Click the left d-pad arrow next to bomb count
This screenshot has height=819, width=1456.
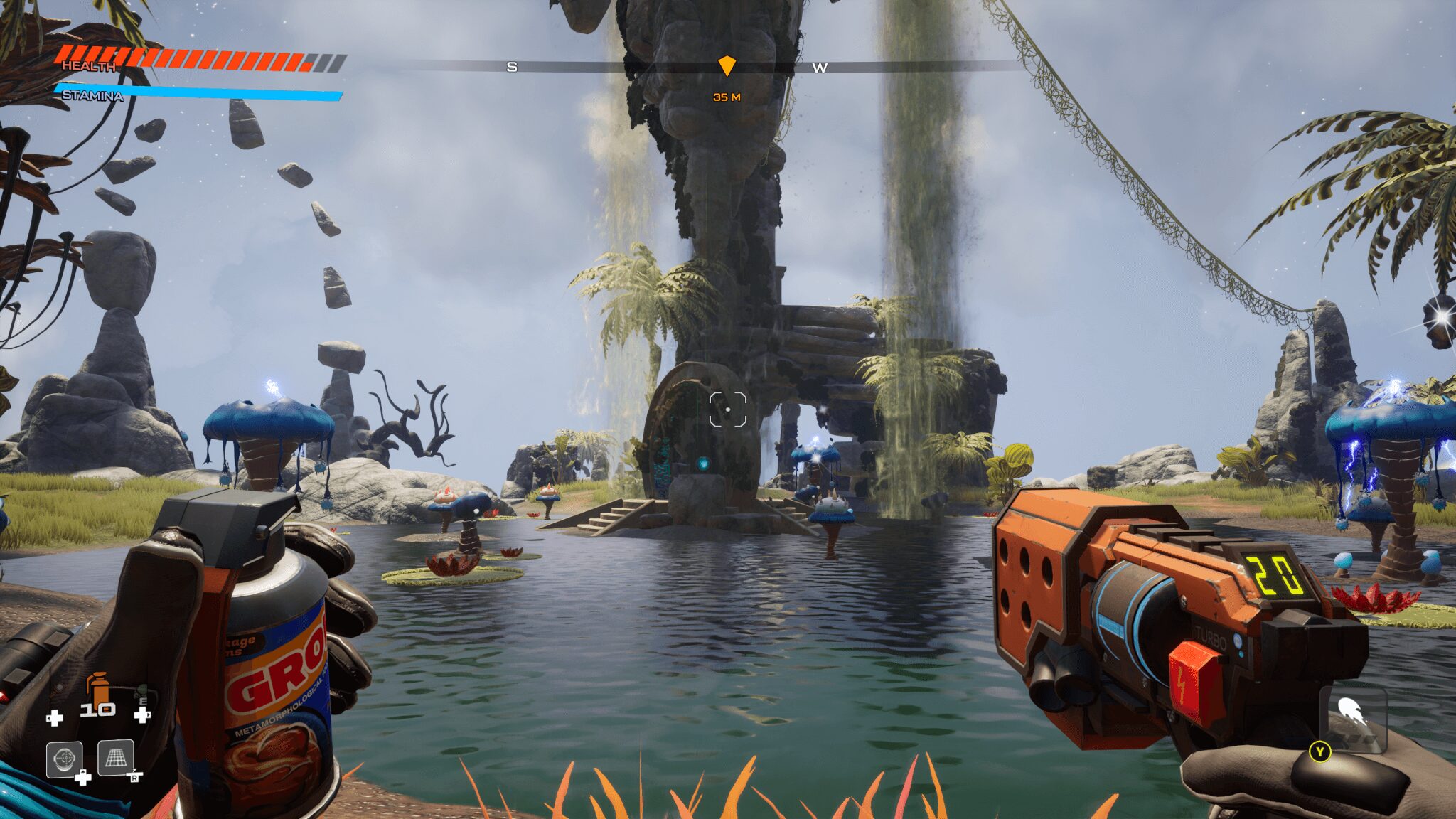click(x=55, y=719)
